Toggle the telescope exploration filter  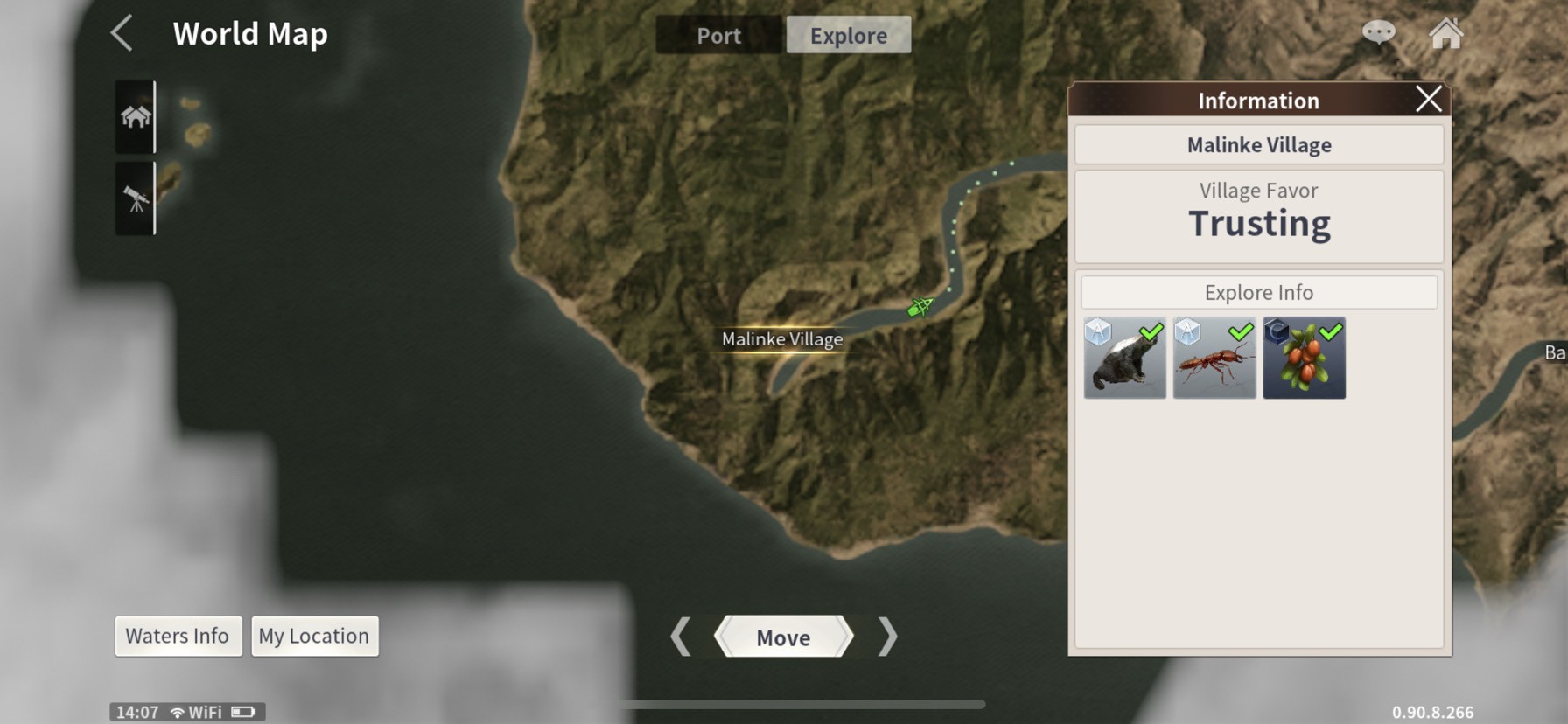click(136, 198)
